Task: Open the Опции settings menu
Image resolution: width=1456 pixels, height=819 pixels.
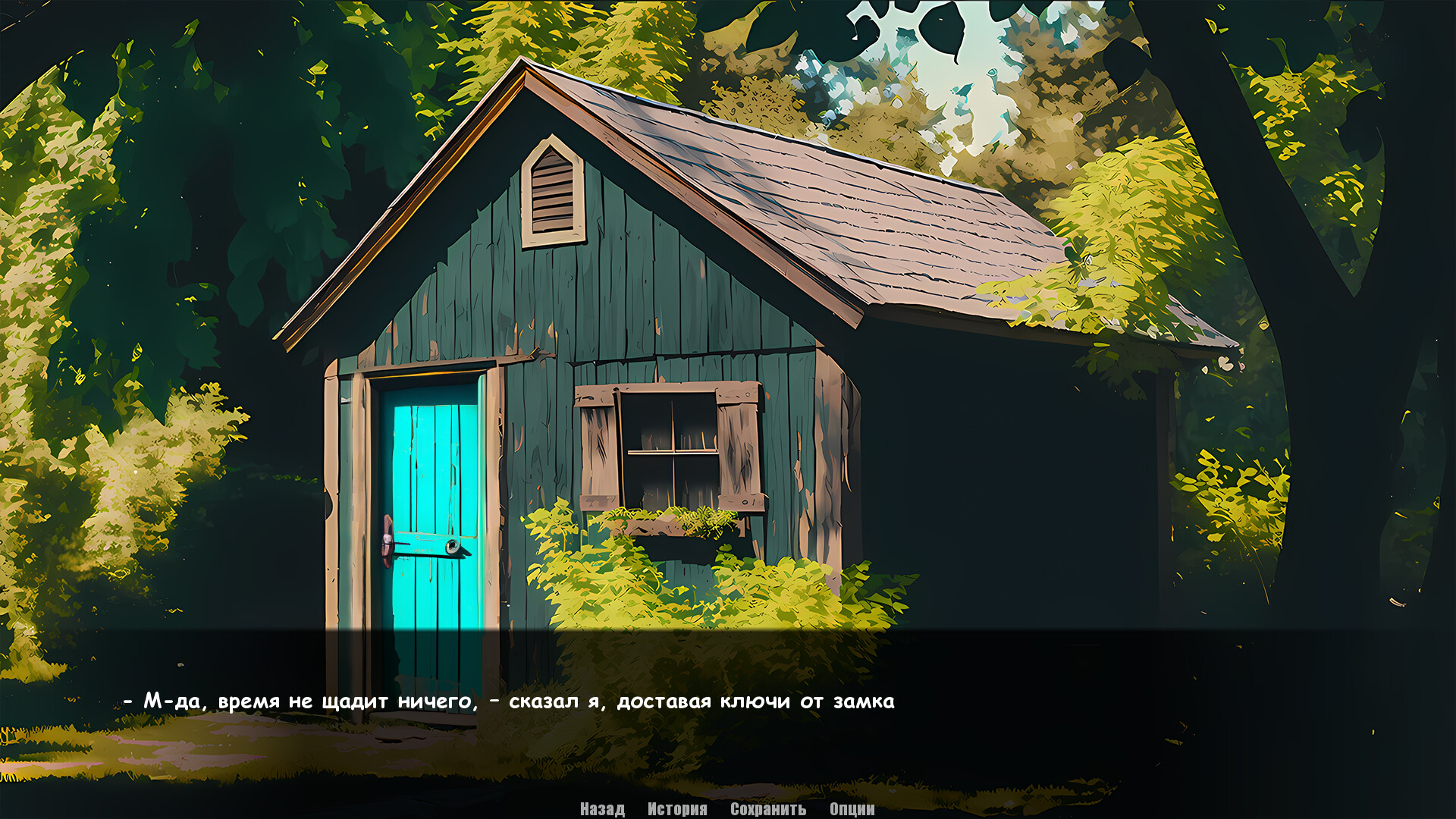Action: [851, 810]
